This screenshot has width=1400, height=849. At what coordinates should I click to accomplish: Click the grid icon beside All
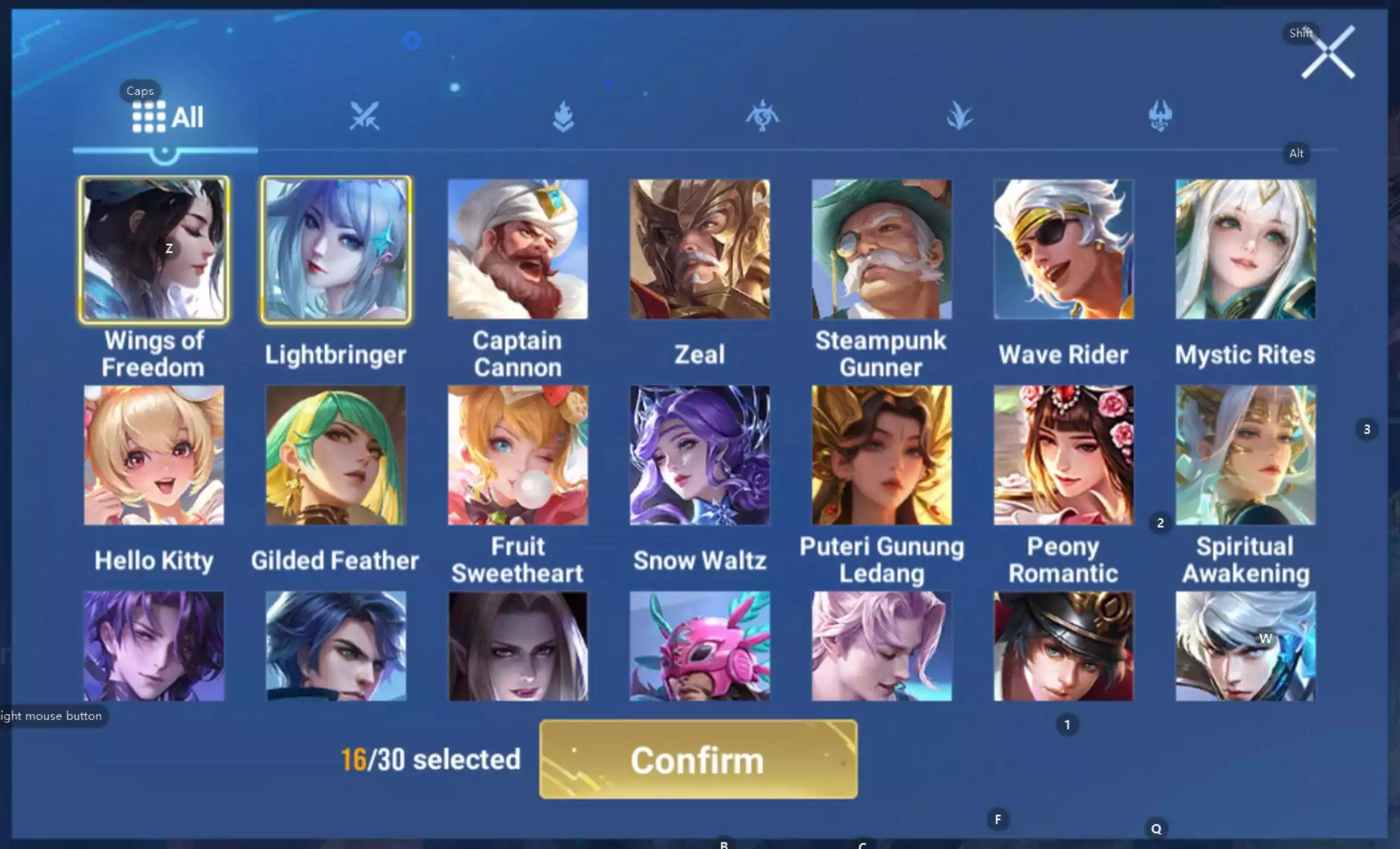click(149, 116)
